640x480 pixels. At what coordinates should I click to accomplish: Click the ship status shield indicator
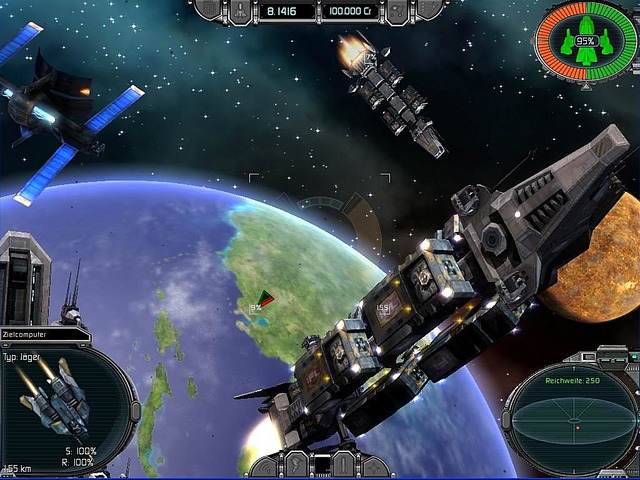coord(585,42)
